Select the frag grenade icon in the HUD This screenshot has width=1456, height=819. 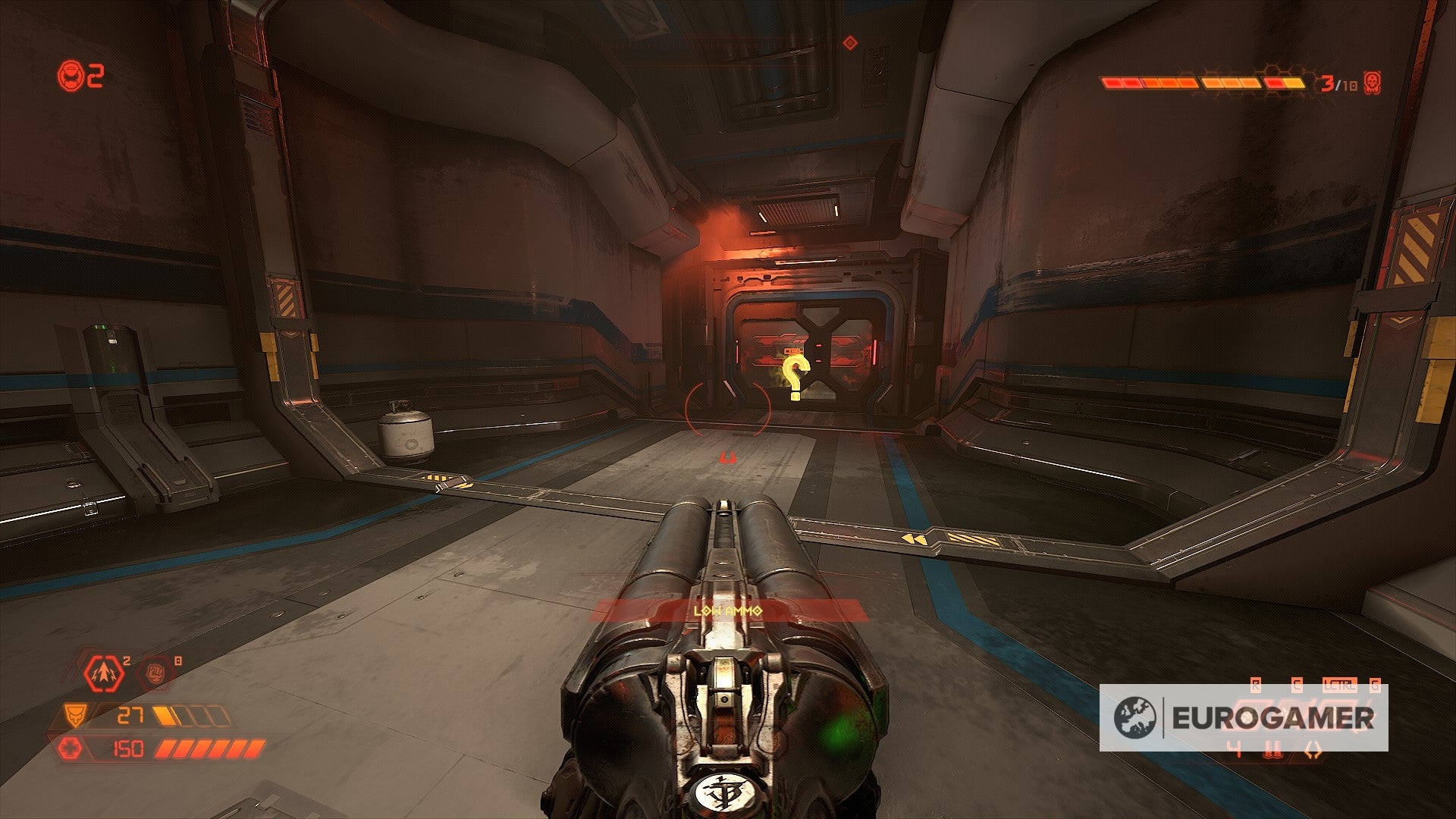pyautogui.click(x=102, y=673)
